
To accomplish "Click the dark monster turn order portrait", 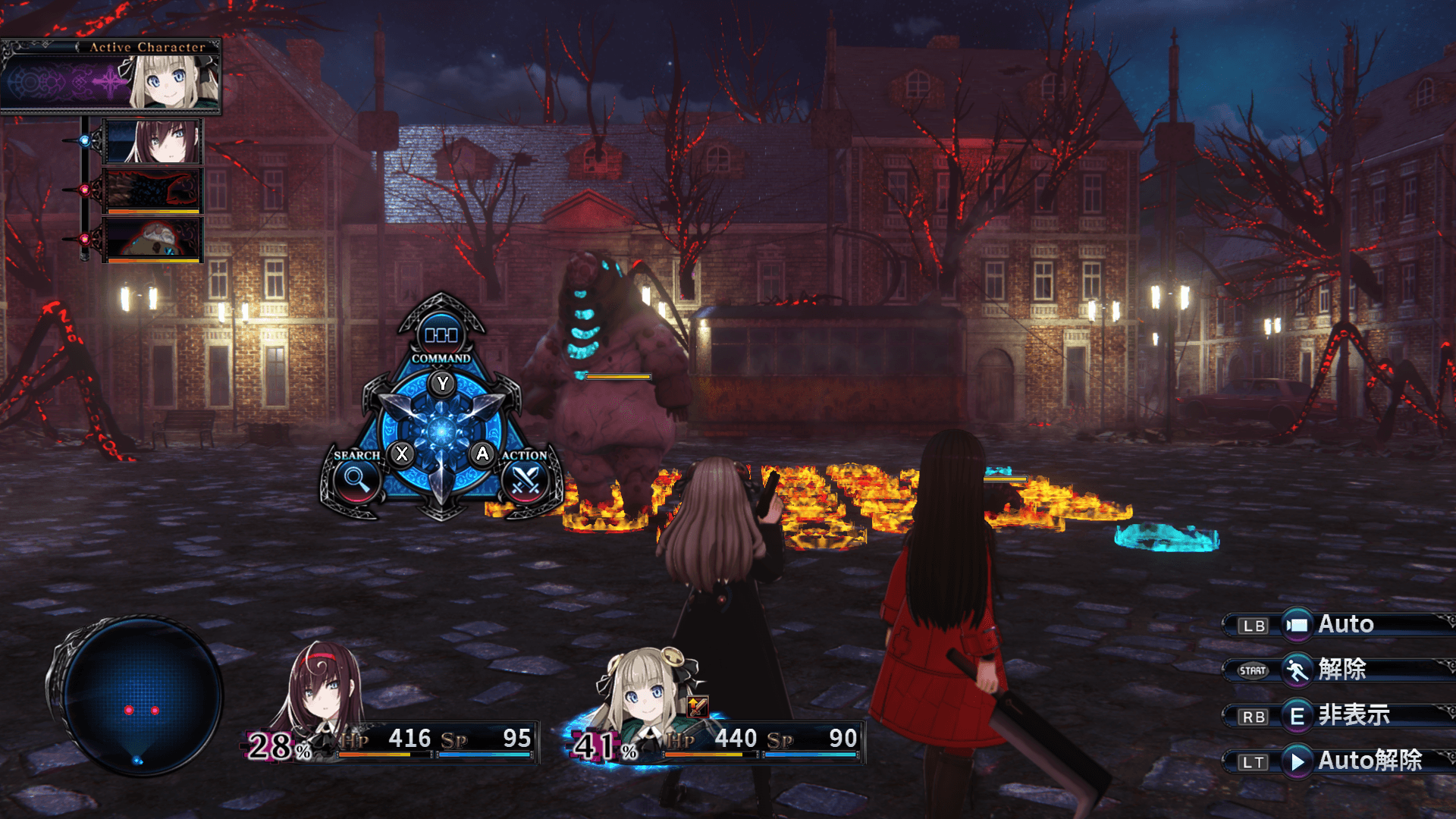I will [x=153, y=190].
